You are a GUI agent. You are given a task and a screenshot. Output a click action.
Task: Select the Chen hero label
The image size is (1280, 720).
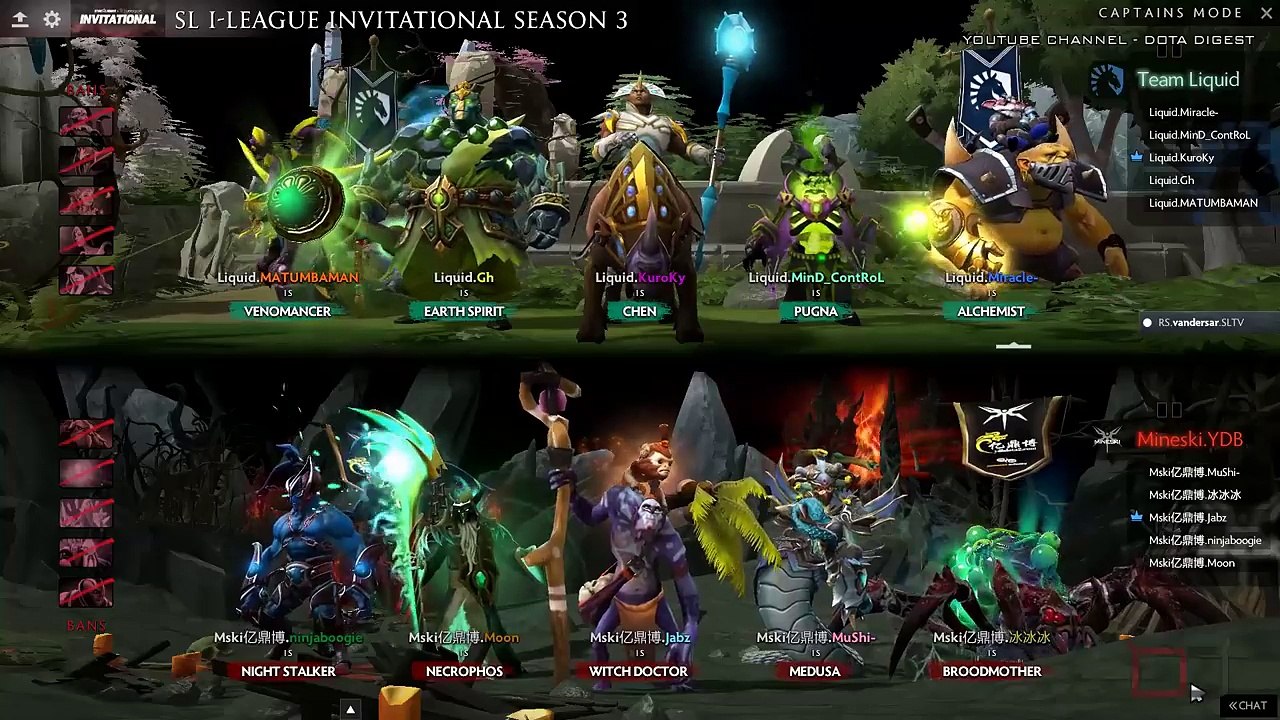pos(640,311)
